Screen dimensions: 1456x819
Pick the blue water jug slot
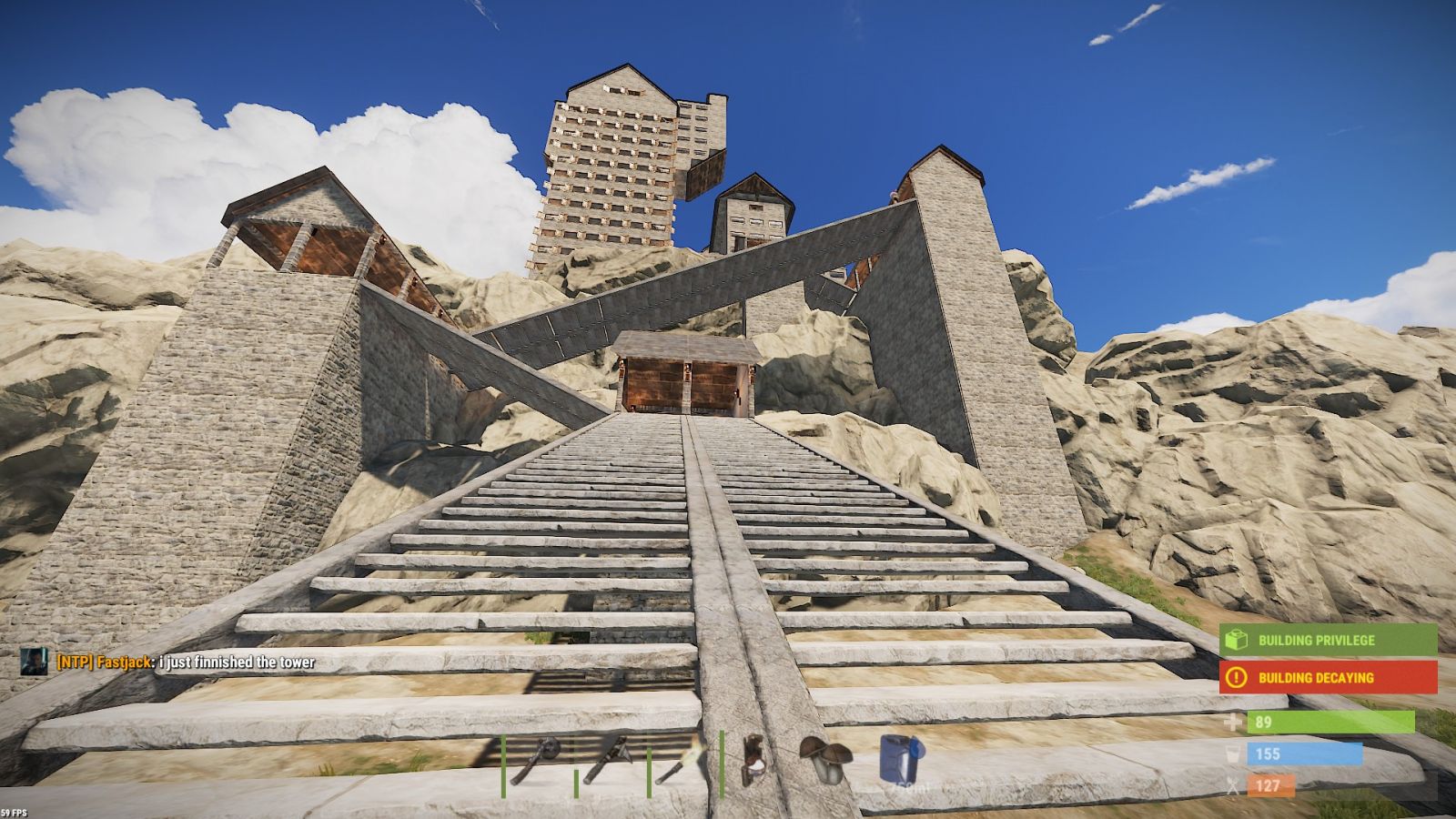click(900, 759)
